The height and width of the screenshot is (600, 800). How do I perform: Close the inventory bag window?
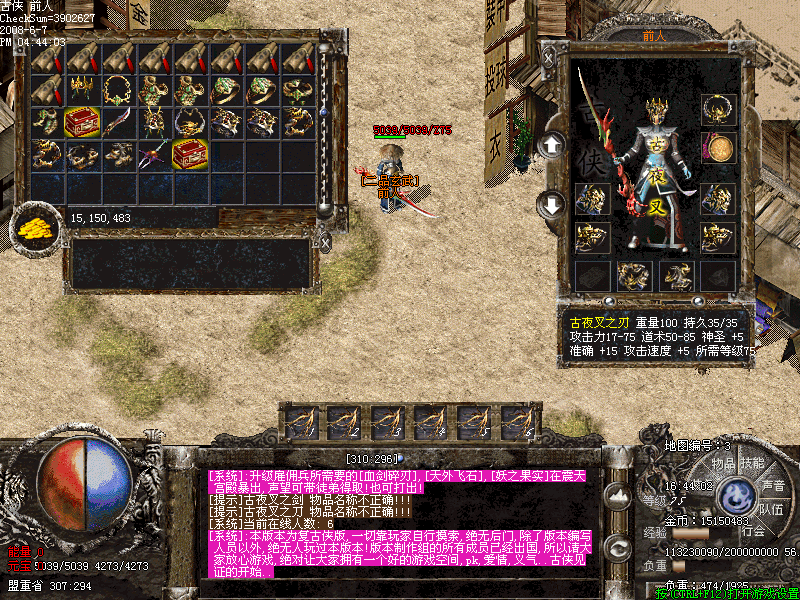[325, 241]
